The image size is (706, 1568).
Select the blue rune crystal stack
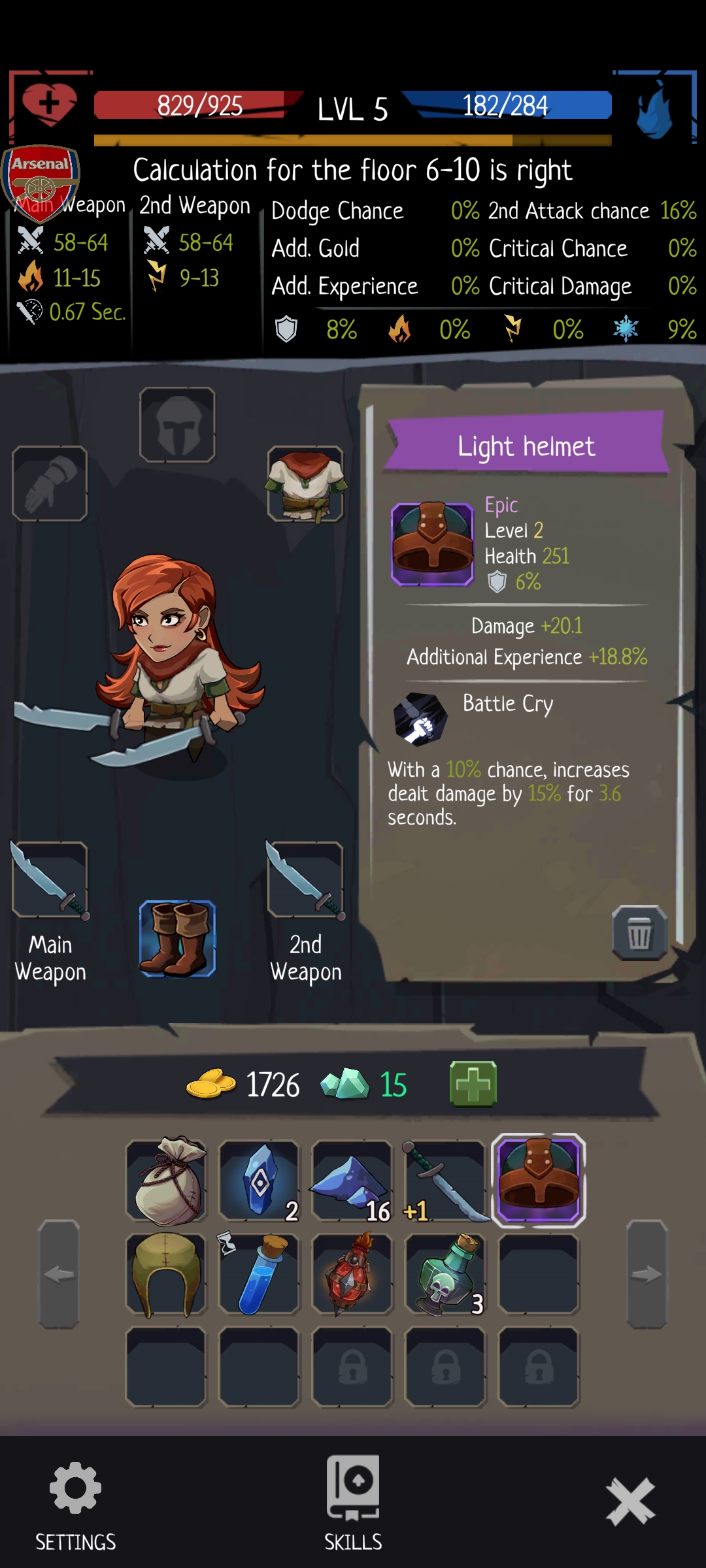260,1181
